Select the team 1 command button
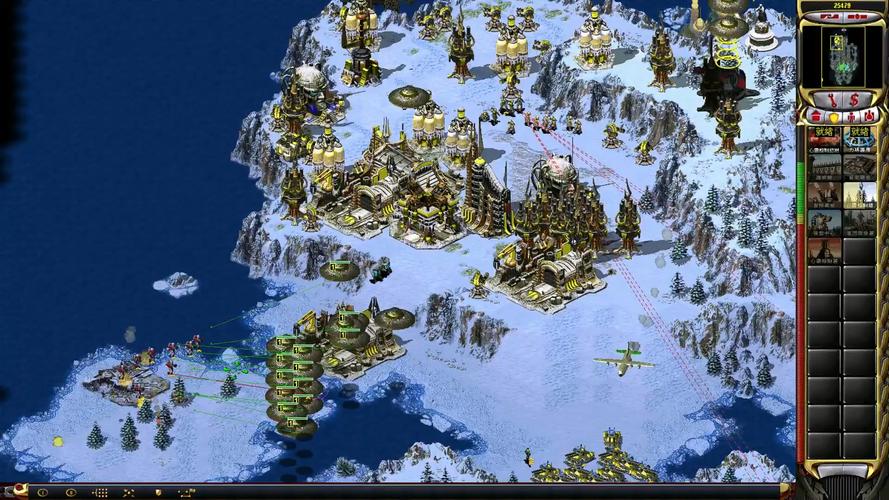This screenshot has height=500, width=889. click(43, 492)
